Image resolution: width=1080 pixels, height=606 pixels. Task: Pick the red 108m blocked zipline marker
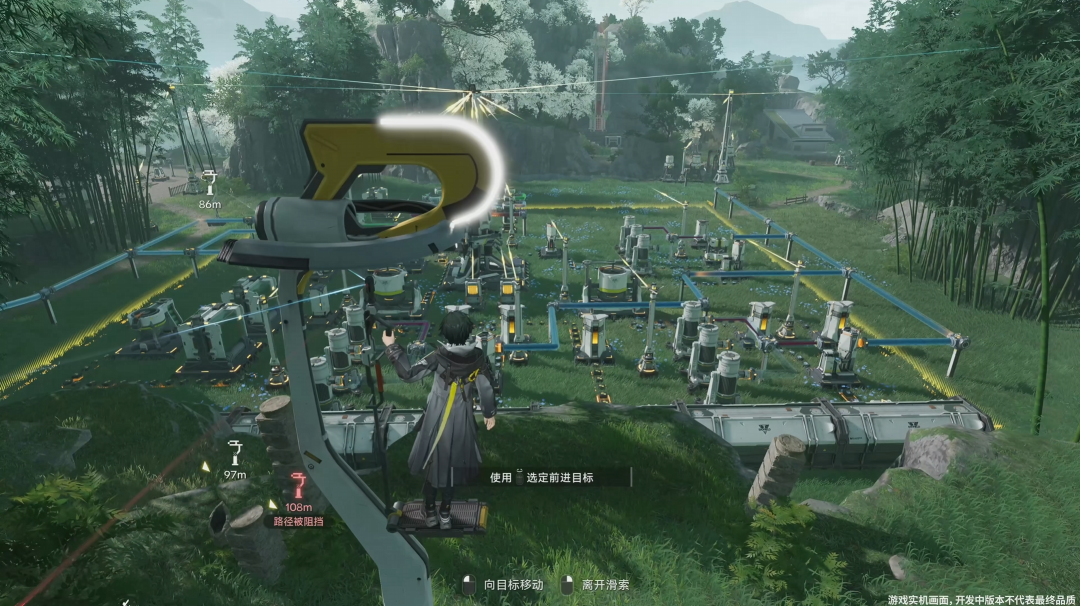click(x=298, y=487)
